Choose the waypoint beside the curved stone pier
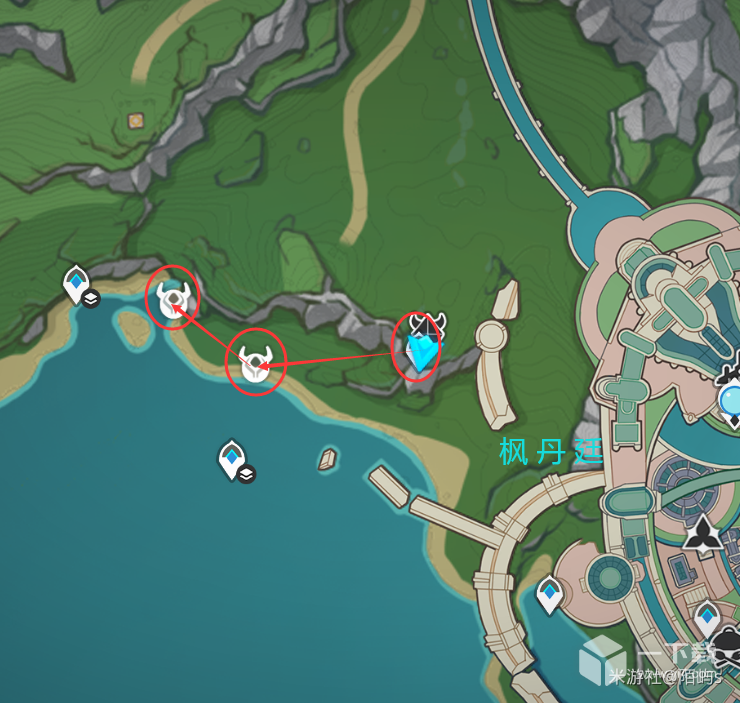This screenshot has width=740, height=703. pos(549,594)
